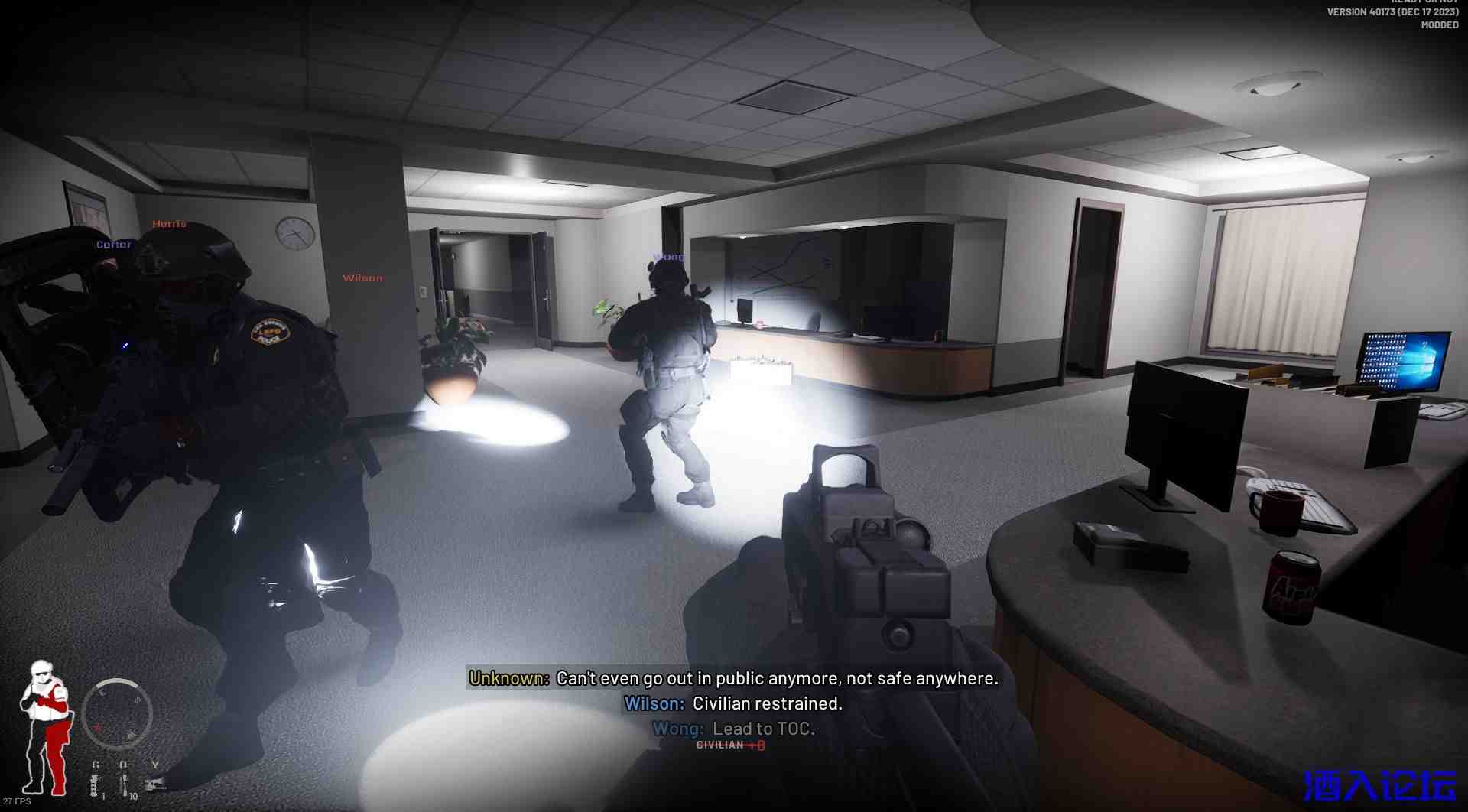Choose the third tool item icon

[x=155, y=783]
